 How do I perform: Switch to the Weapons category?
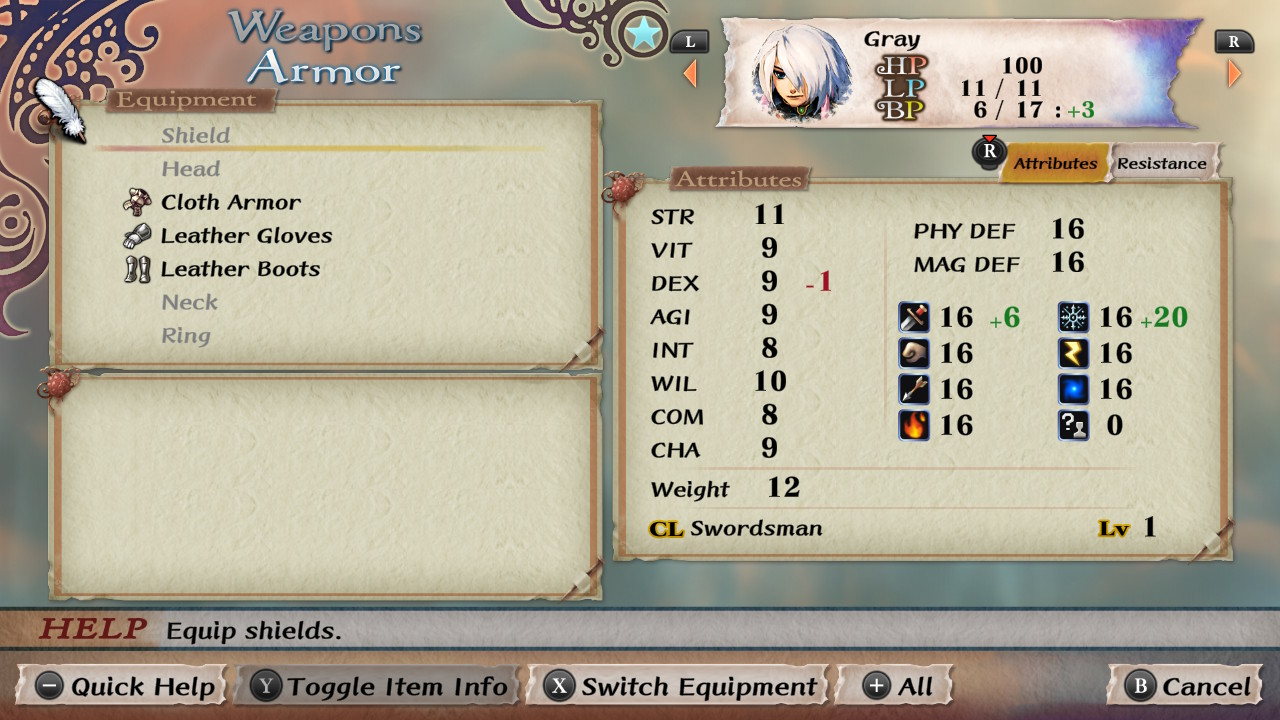[325, 28]
